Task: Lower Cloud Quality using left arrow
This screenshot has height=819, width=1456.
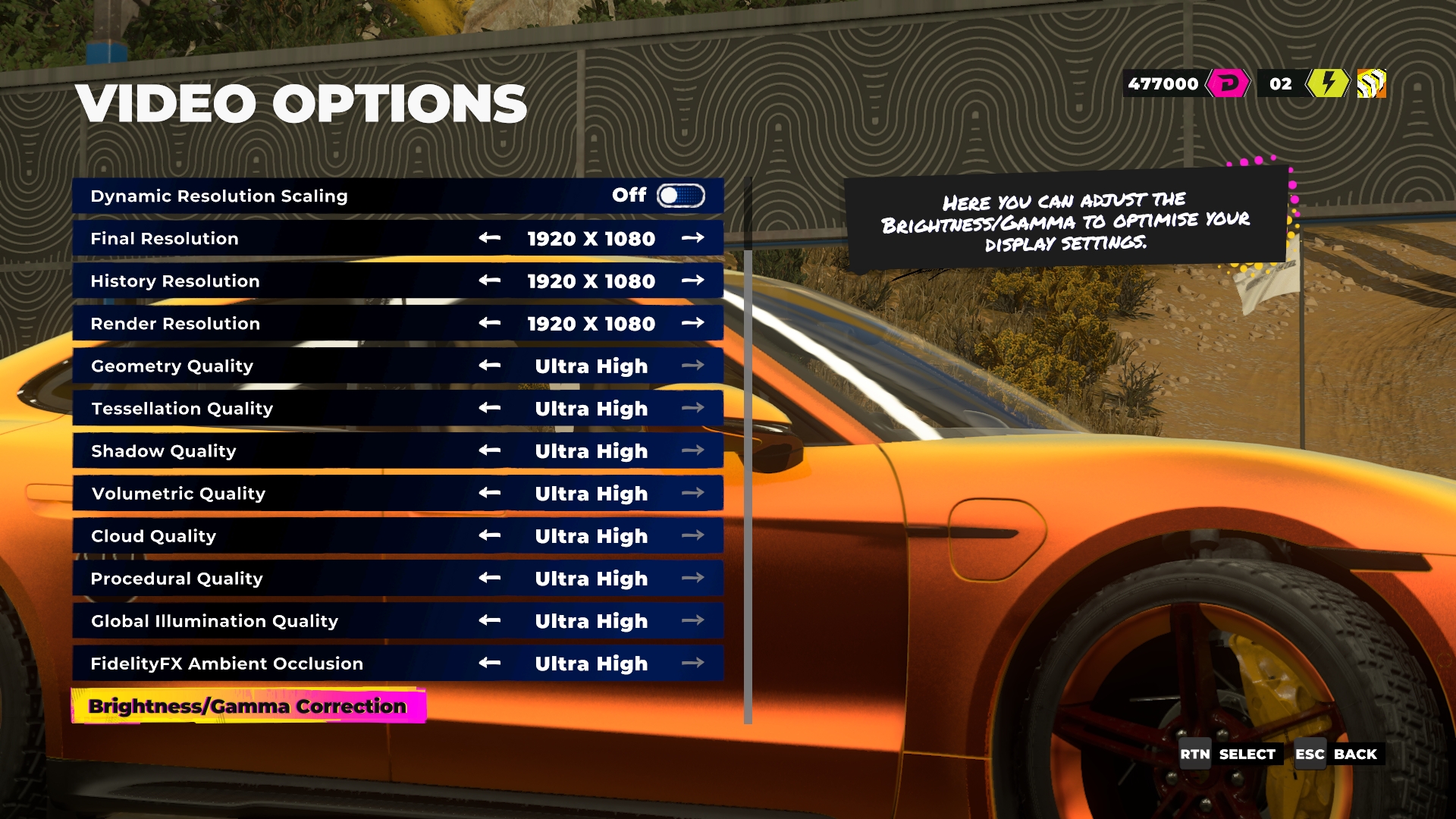Action: (490, 535)
